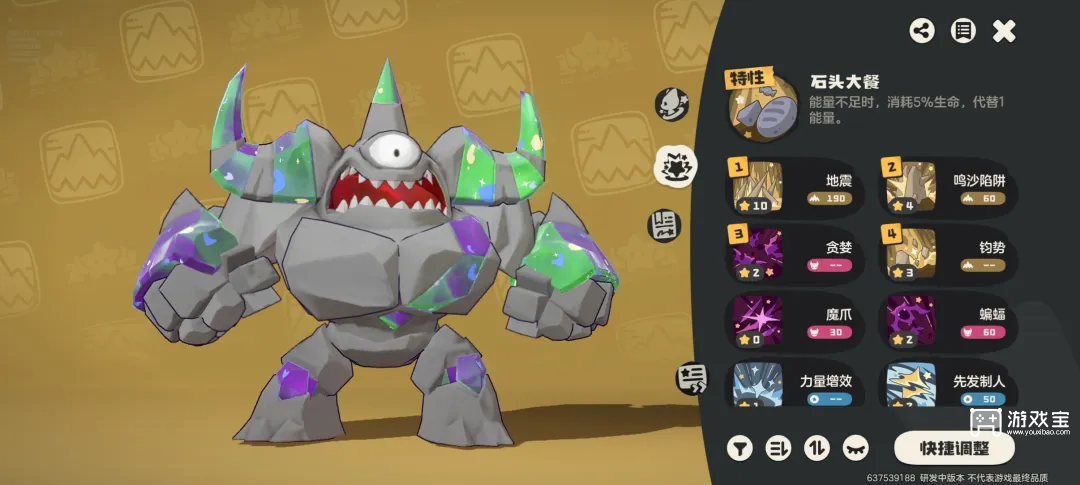The height and width of the screenshot is (485, 1080).
Task: Open the list icon beside share
Action: (x=963, y=31)
